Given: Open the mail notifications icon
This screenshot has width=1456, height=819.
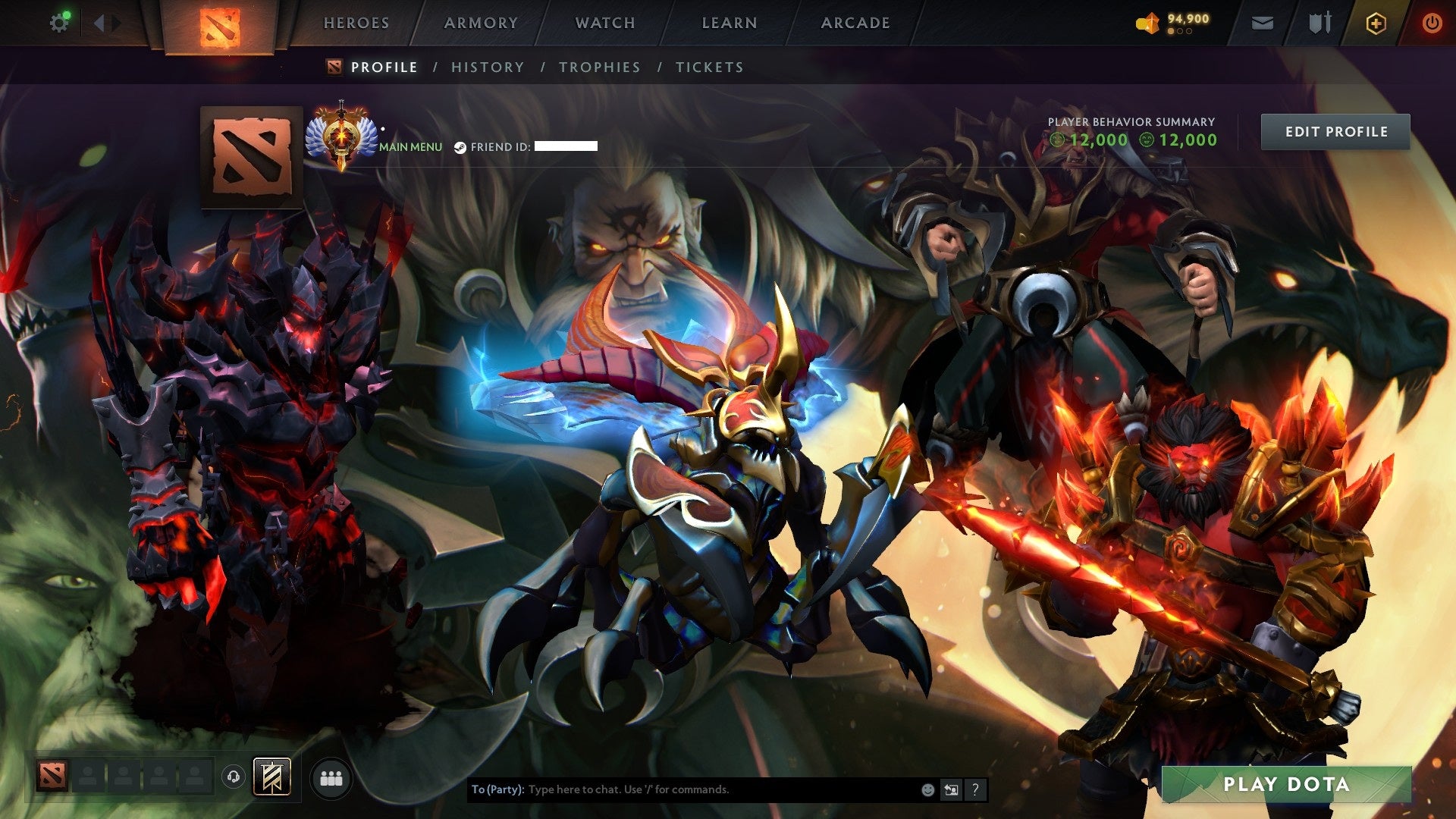Looking at the screenshot, I should (1262, 23).
